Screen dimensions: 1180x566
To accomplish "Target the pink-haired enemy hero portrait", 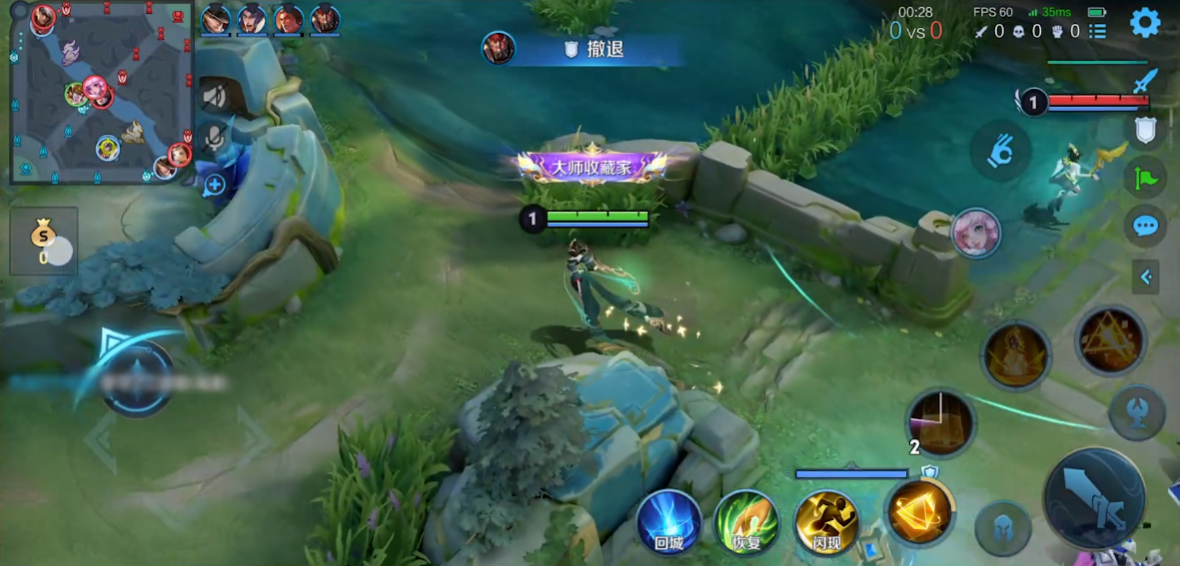I will click(975, 234).
